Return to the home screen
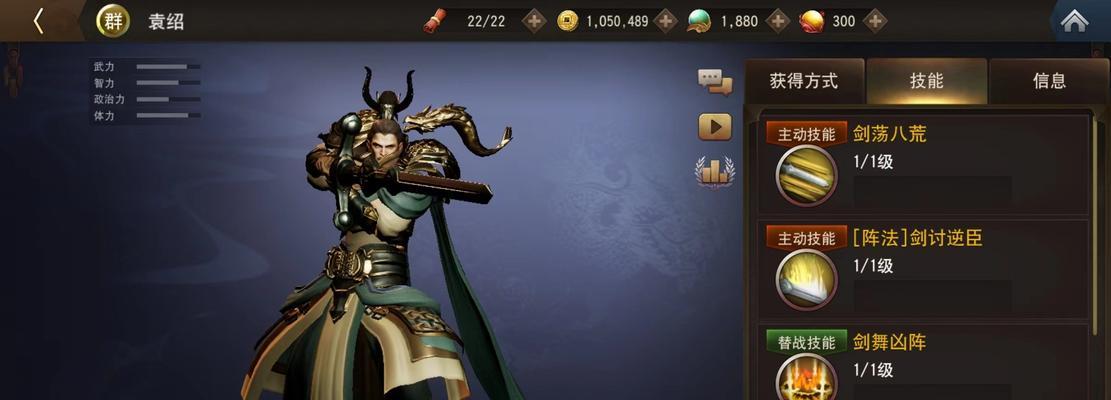The image size is (1111, 400). point(1074,21)
